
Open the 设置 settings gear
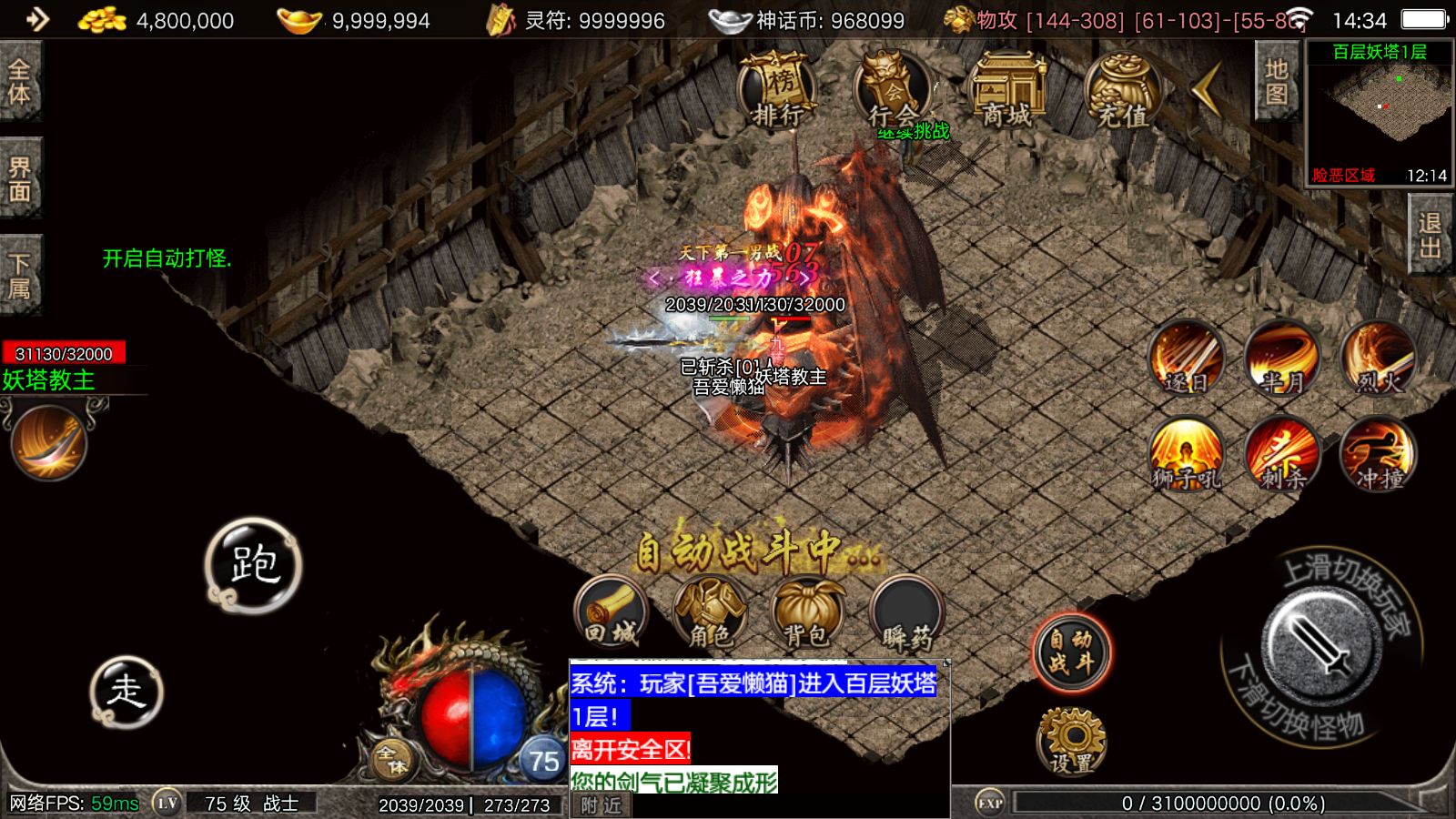point(1072,742)
